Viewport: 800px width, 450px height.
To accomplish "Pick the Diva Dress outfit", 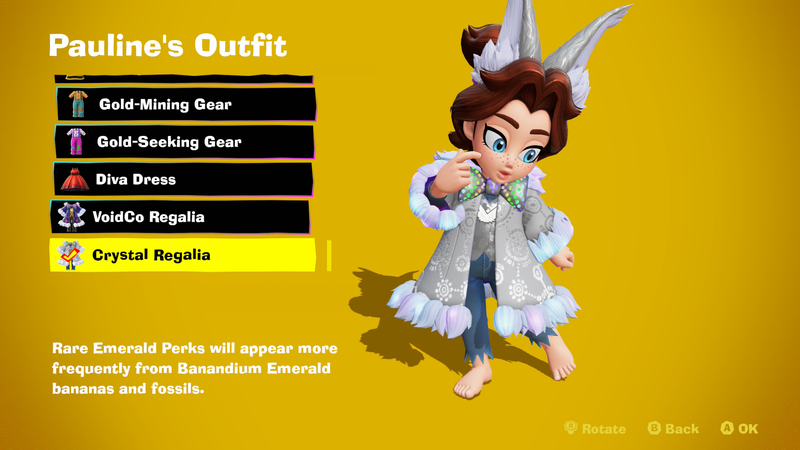I will click(183, 180).
